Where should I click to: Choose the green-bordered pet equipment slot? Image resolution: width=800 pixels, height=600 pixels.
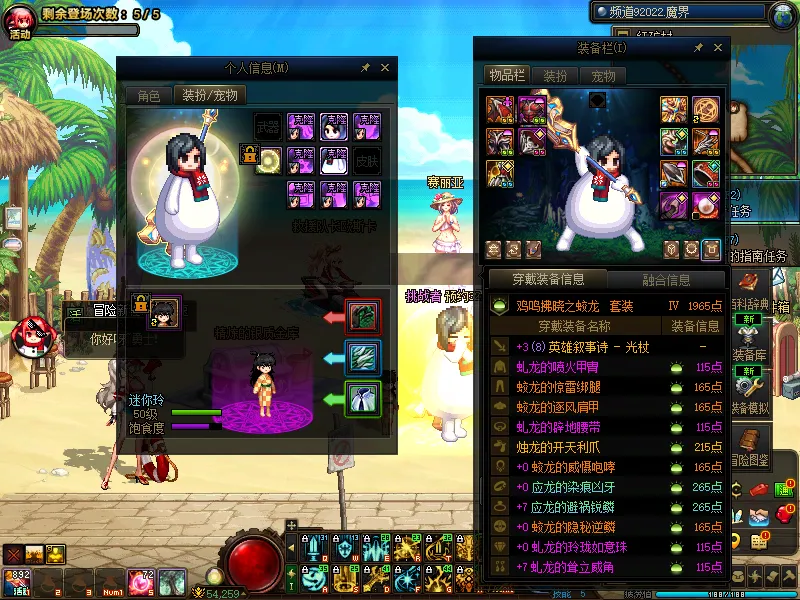click(362, 399)
